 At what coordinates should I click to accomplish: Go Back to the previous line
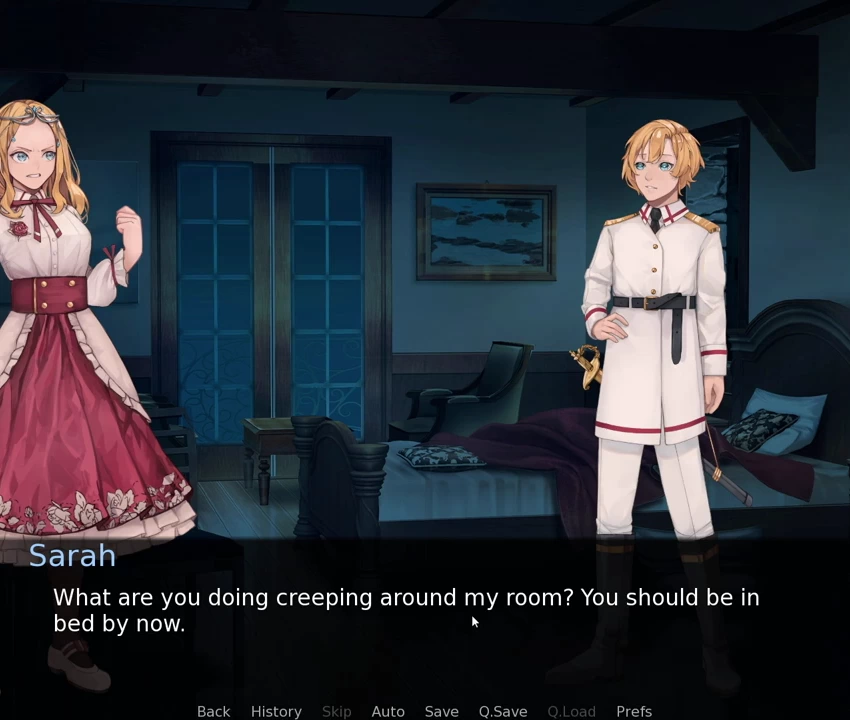click(x=213, y=711)
